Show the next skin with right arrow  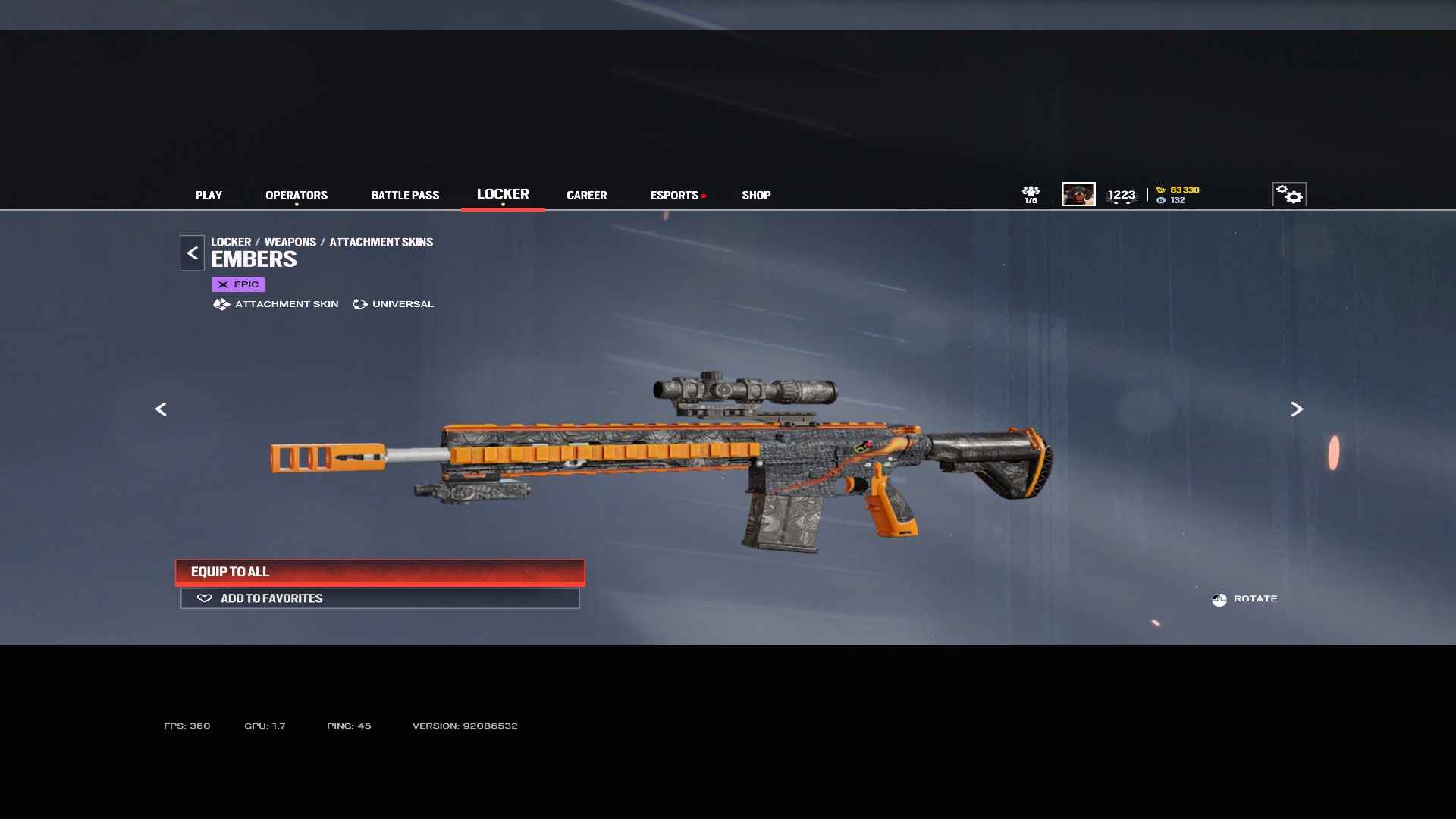click(1297, 409)
